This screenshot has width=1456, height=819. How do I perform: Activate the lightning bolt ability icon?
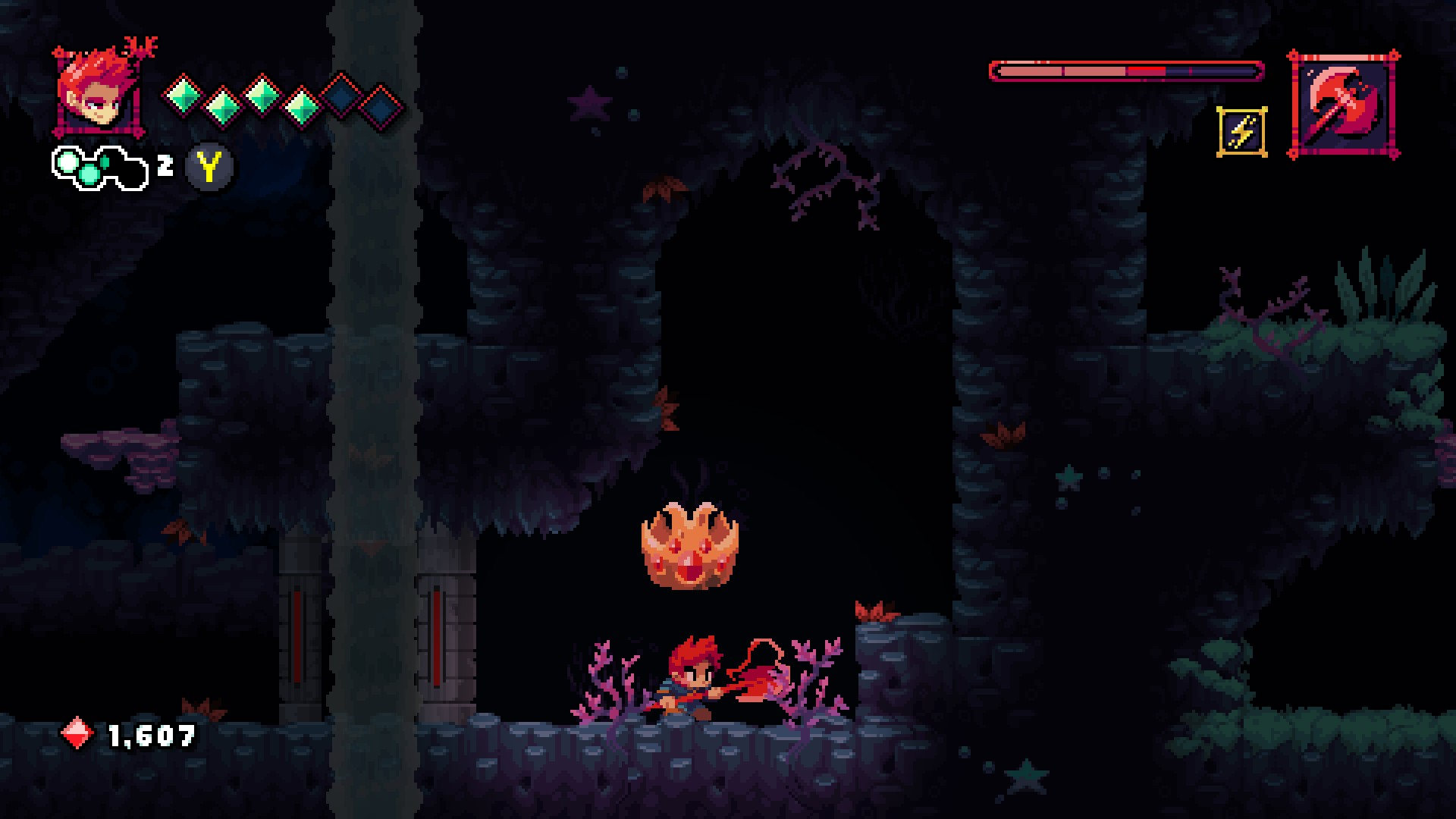point(1241,132)
